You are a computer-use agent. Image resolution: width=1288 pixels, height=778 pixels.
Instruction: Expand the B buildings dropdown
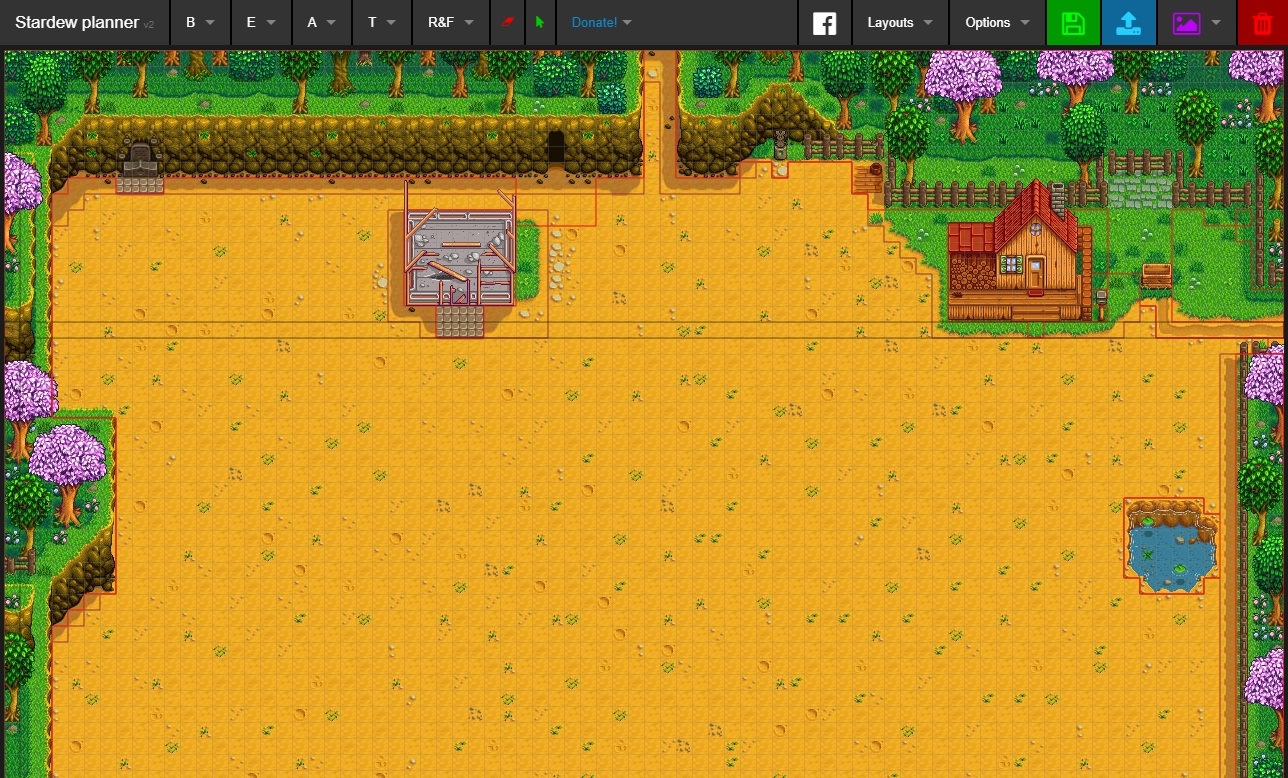(x=198, y=22)
